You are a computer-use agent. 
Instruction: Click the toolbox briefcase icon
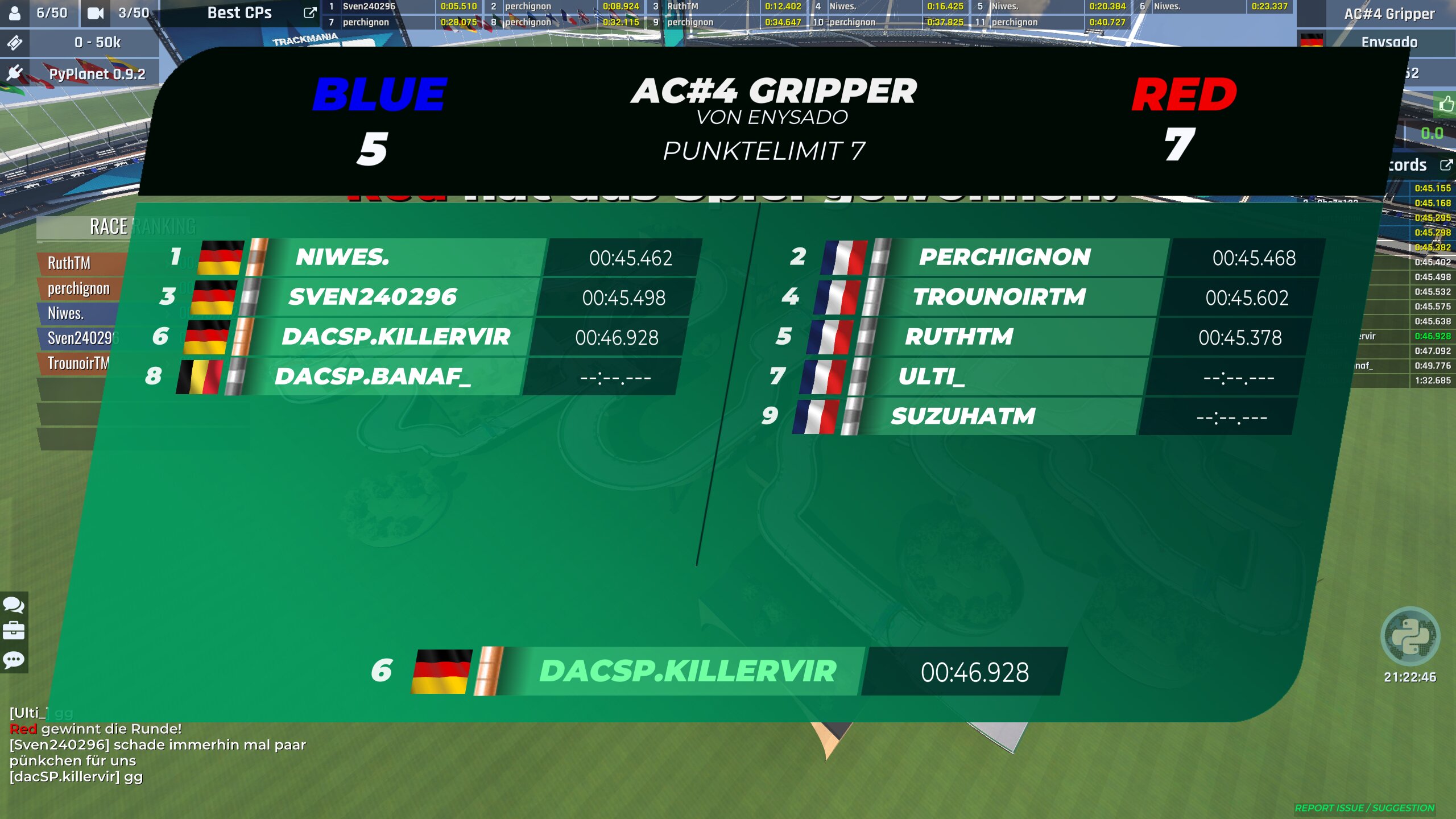pos(14,631)
